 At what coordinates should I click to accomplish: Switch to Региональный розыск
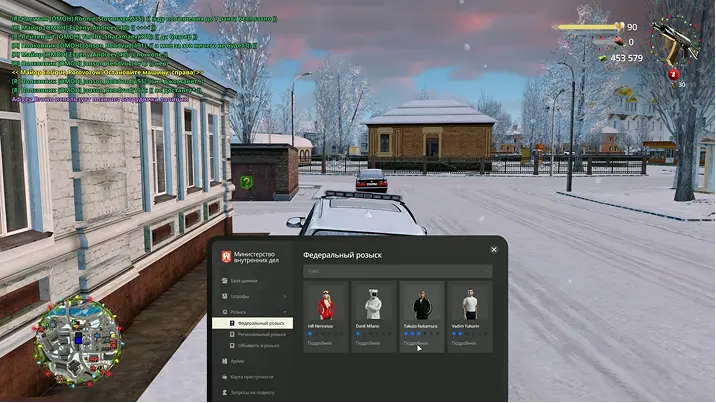click(x=260, y=334)
